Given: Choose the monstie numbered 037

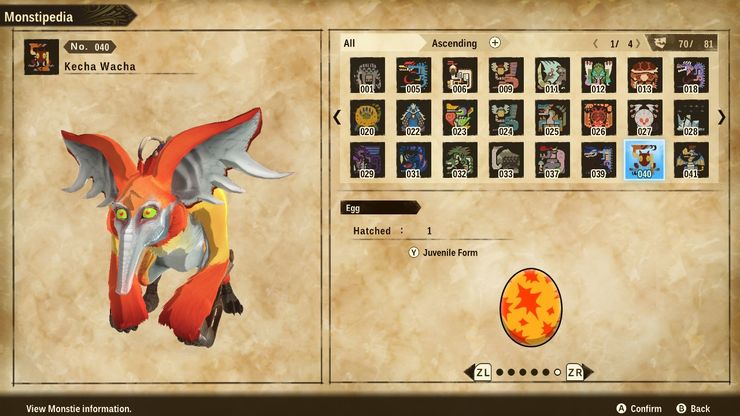Looking at the screenshot, I should [x=552, y=160].
